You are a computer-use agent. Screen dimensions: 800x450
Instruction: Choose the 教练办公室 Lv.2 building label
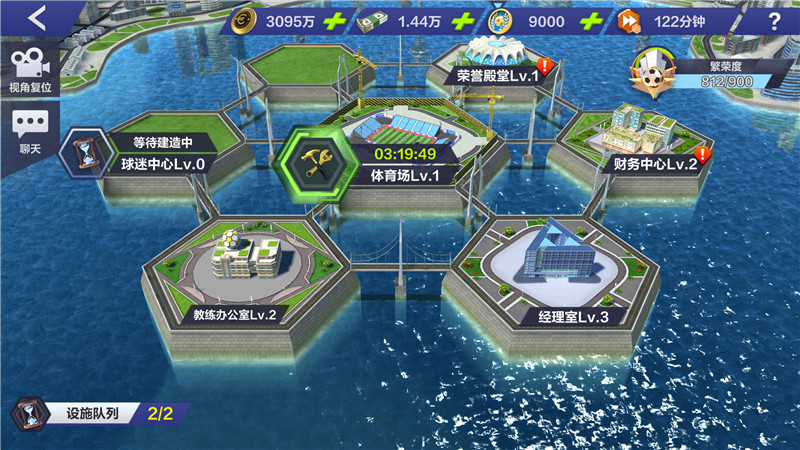pyautogui.click(x=234, y=314)
